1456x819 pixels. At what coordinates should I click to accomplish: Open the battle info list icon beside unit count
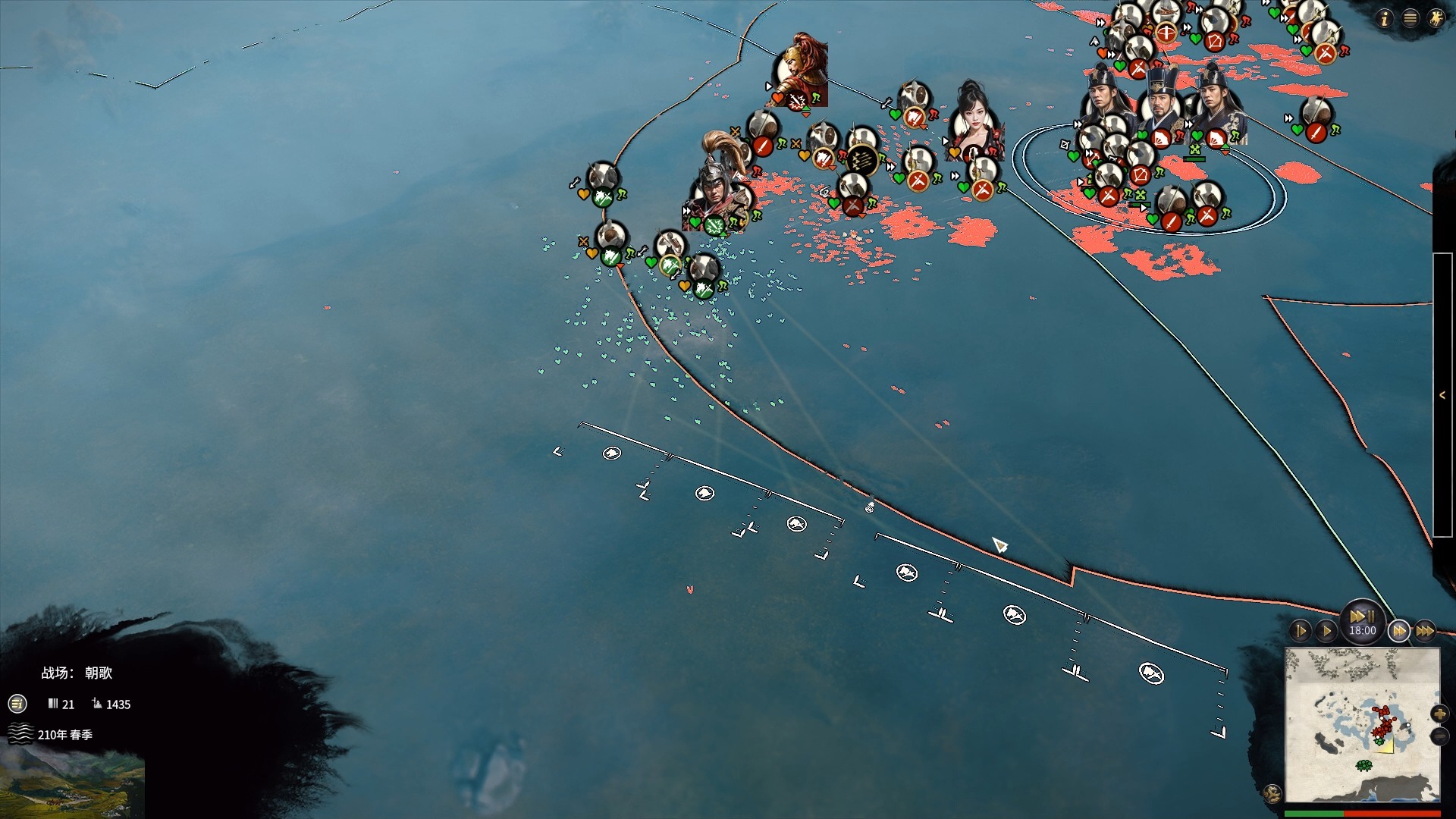[x=17, y=704]
